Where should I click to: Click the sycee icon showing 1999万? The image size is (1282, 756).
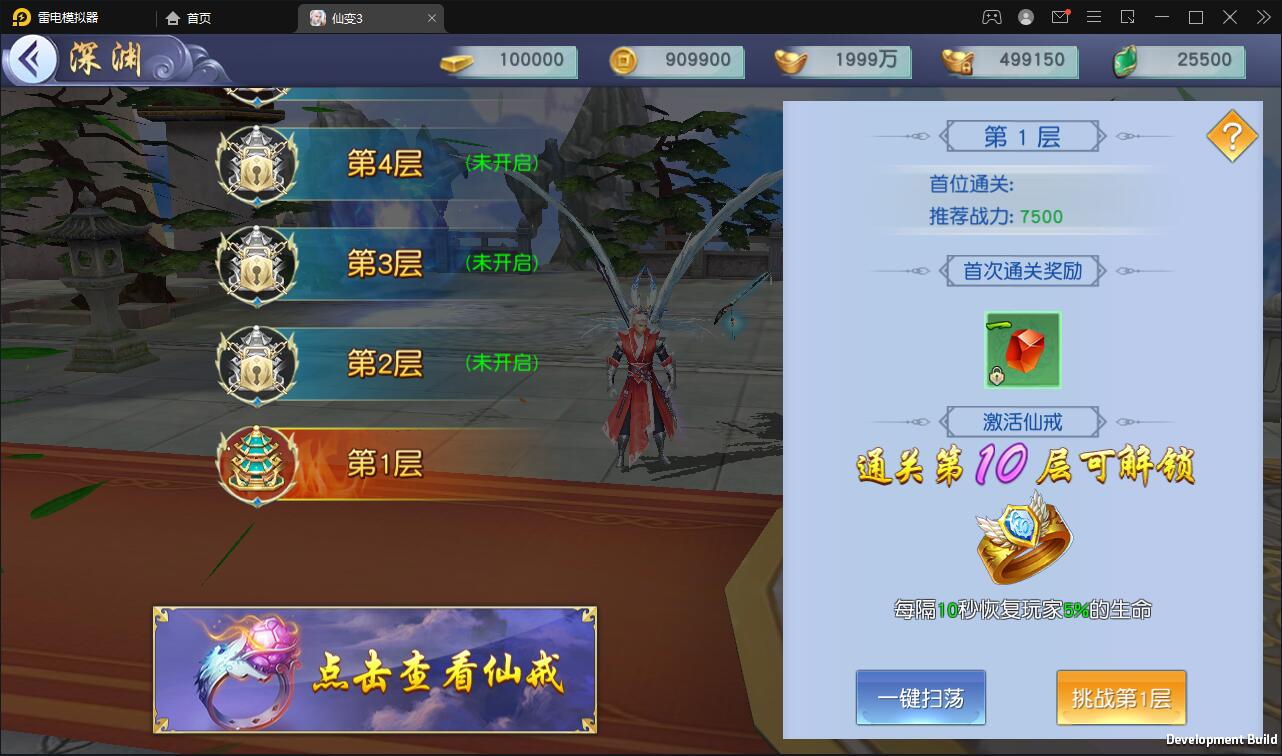[789, 61]
